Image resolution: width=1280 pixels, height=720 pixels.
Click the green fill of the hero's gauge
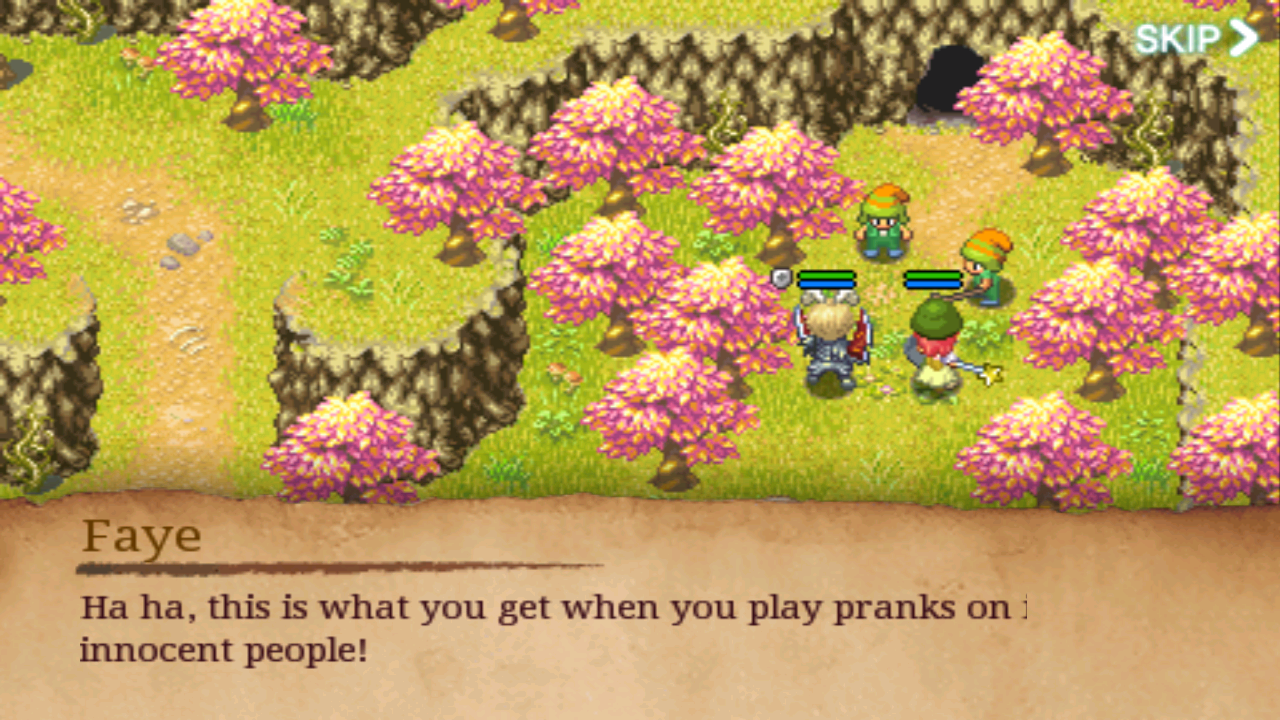[x=824, y=274]
